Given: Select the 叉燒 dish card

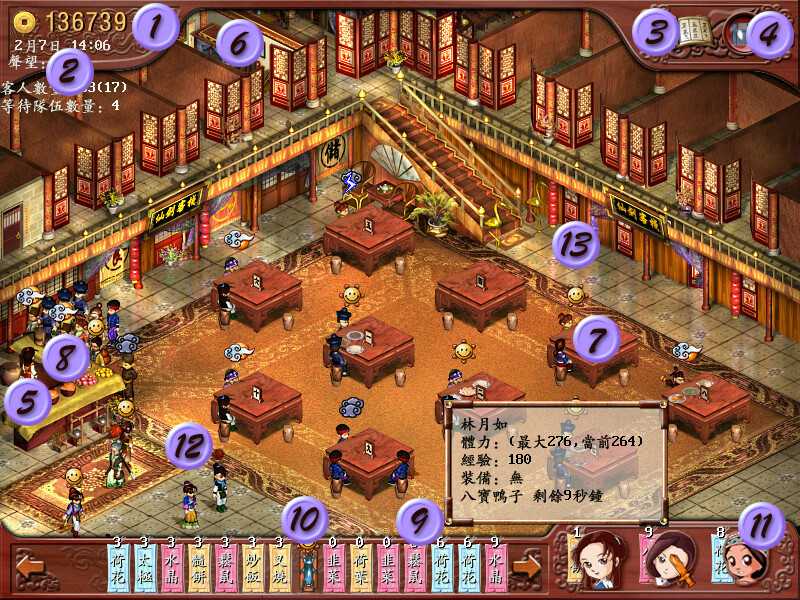Looking at the screenshot, I should (279, 568).
